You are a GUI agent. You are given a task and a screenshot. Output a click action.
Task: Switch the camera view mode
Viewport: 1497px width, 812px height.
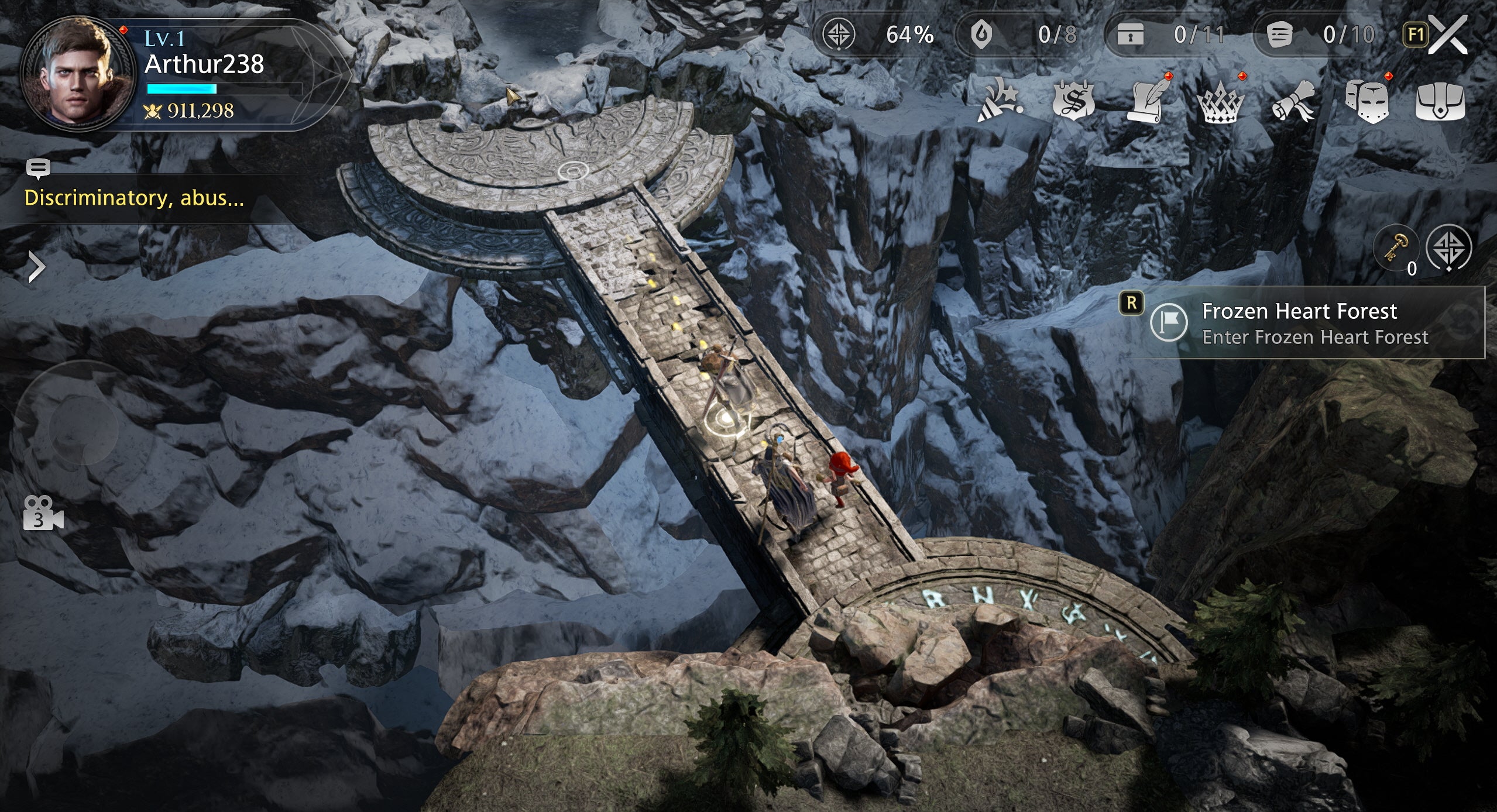(42, 513)
